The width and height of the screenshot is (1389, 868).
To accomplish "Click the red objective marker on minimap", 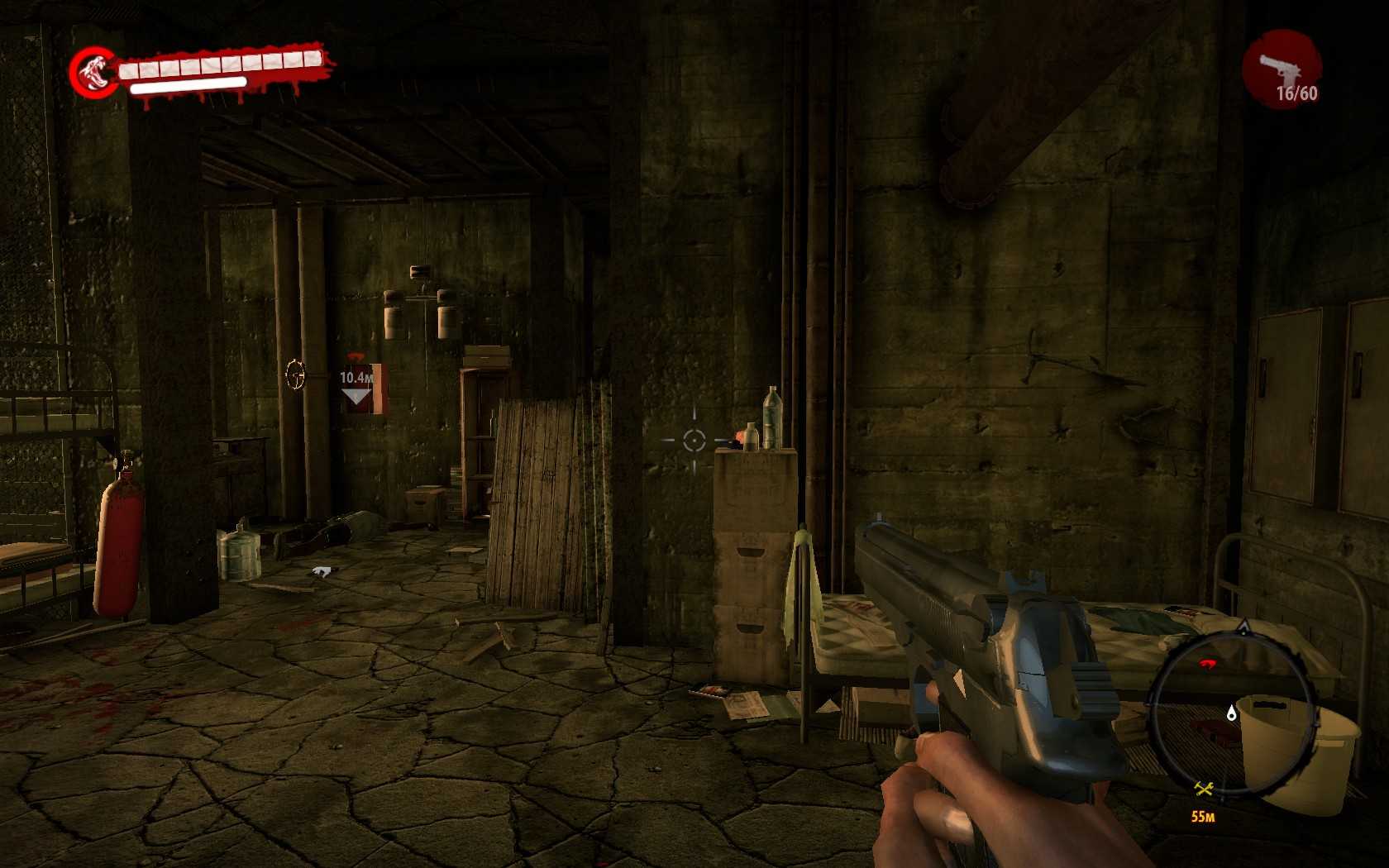I will pos(1208,663).
